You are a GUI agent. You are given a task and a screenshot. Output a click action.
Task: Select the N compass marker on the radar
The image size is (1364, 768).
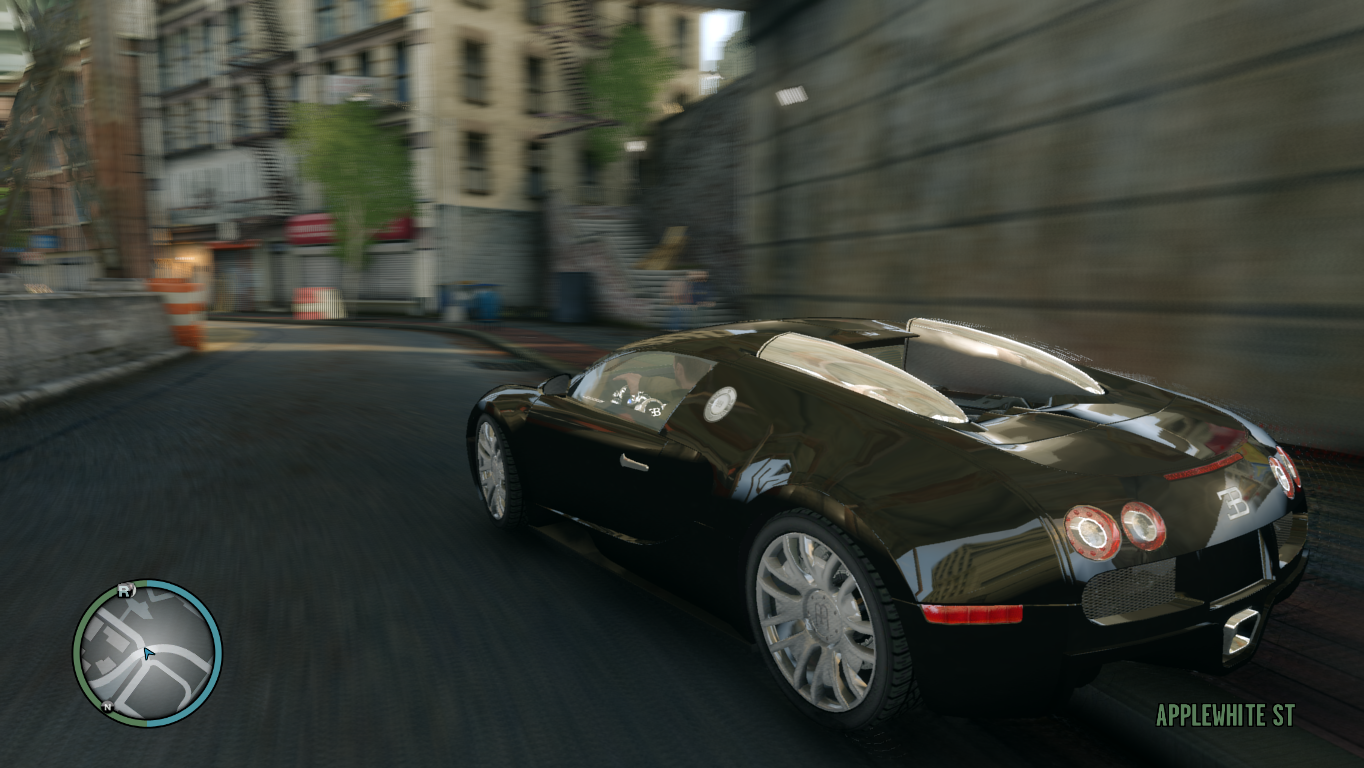pos(107,705)
